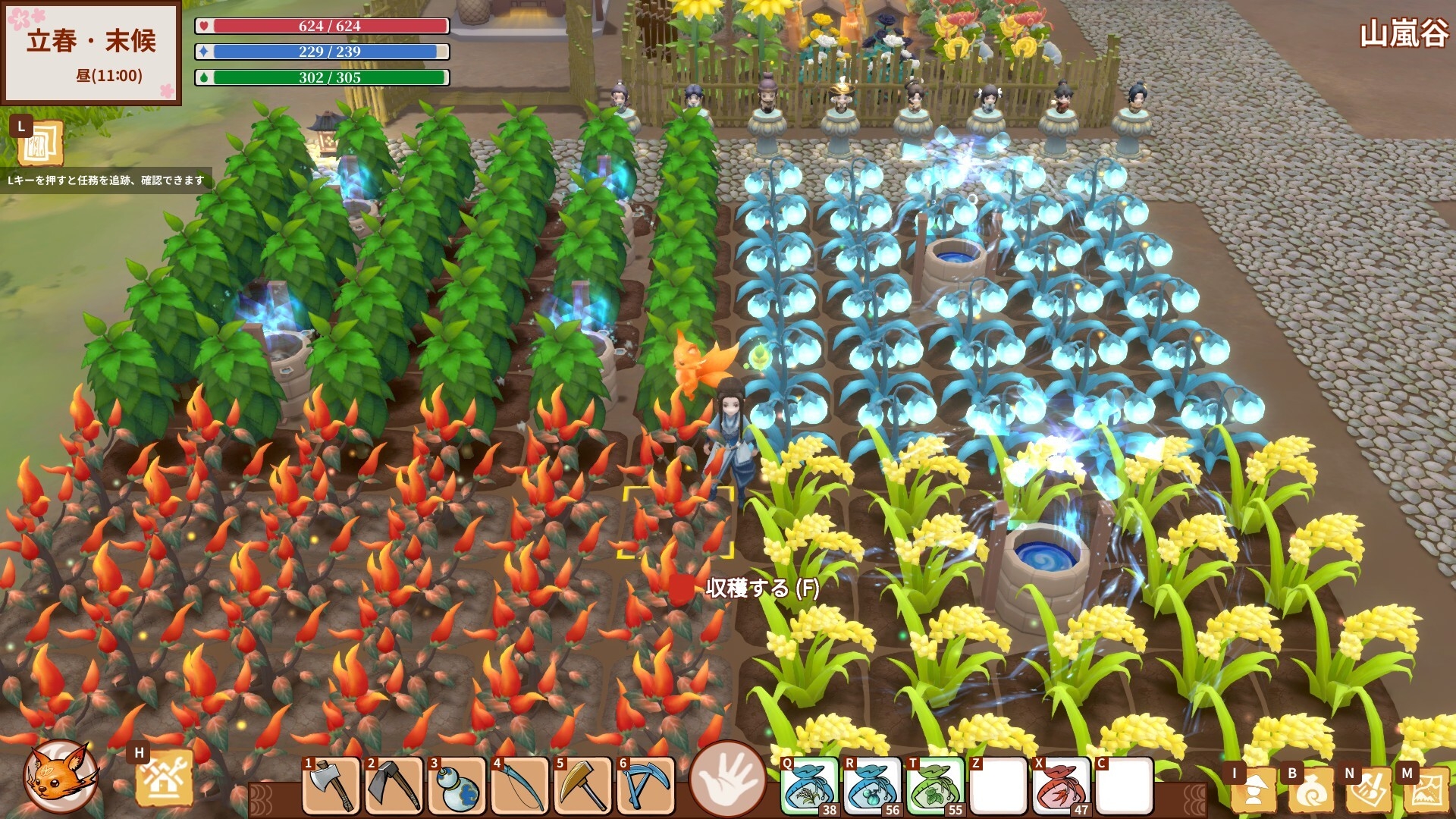
Task: Pick the green leaf seed bag
Action: tap(935, 786)
